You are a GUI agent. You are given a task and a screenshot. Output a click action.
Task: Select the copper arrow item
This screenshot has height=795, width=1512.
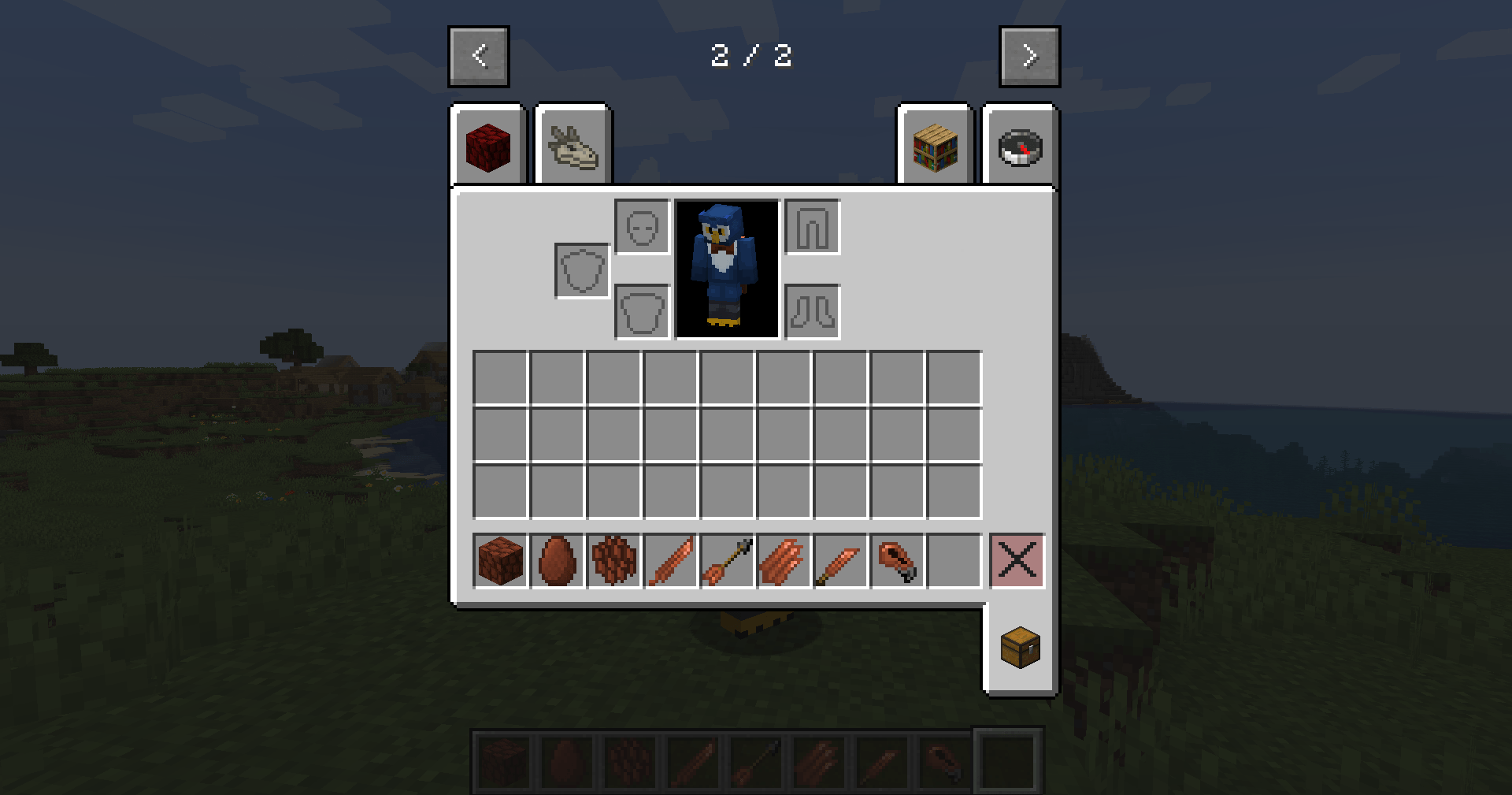pos(728,561)
